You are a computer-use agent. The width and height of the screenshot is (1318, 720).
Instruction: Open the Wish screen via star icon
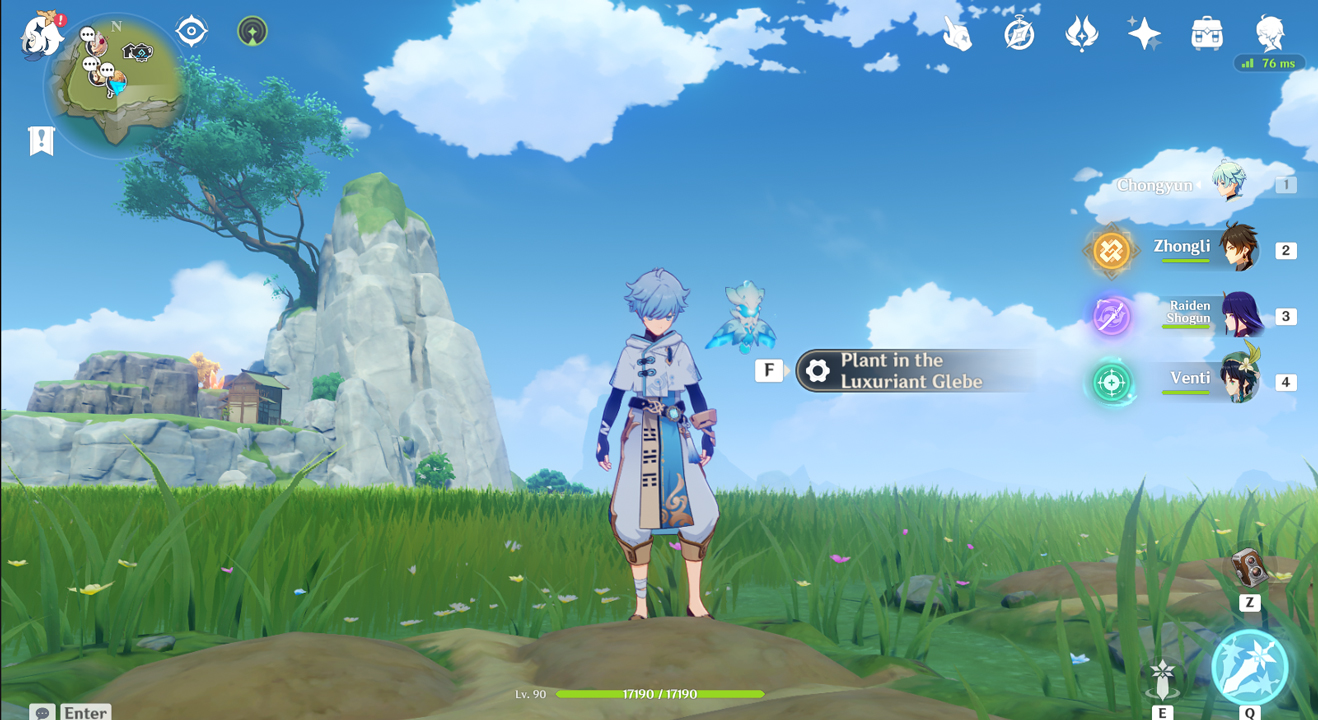tap(1143, 33)
